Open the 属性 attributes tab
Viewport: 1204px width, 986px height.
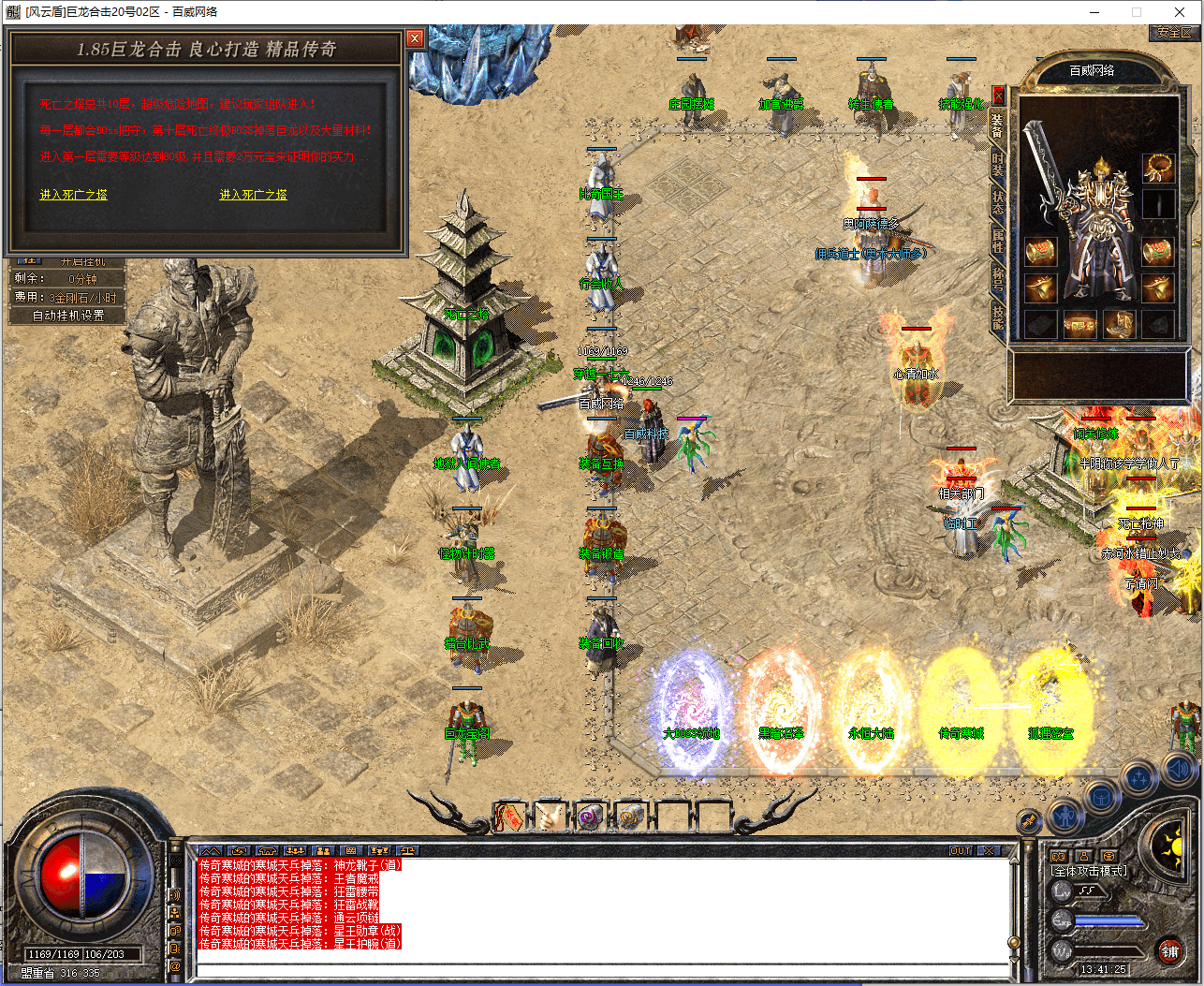[998, 238]
